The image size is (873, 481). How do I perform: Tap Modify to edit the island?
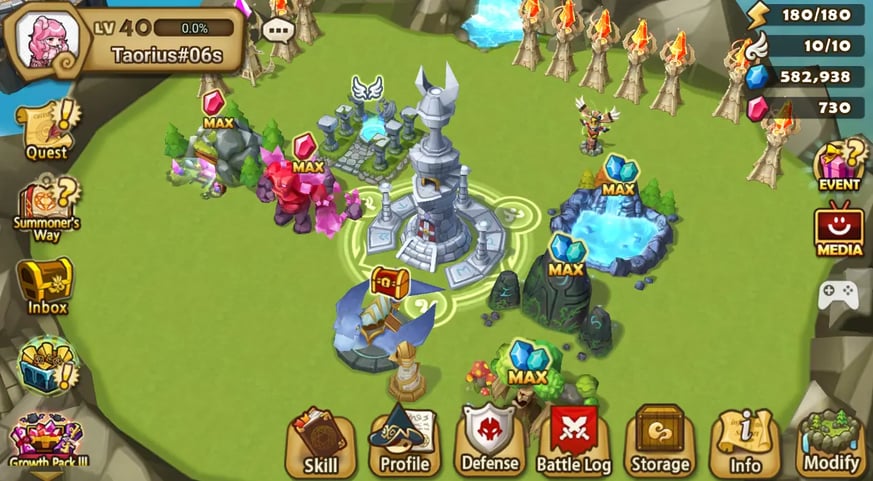tap(831, 441)
